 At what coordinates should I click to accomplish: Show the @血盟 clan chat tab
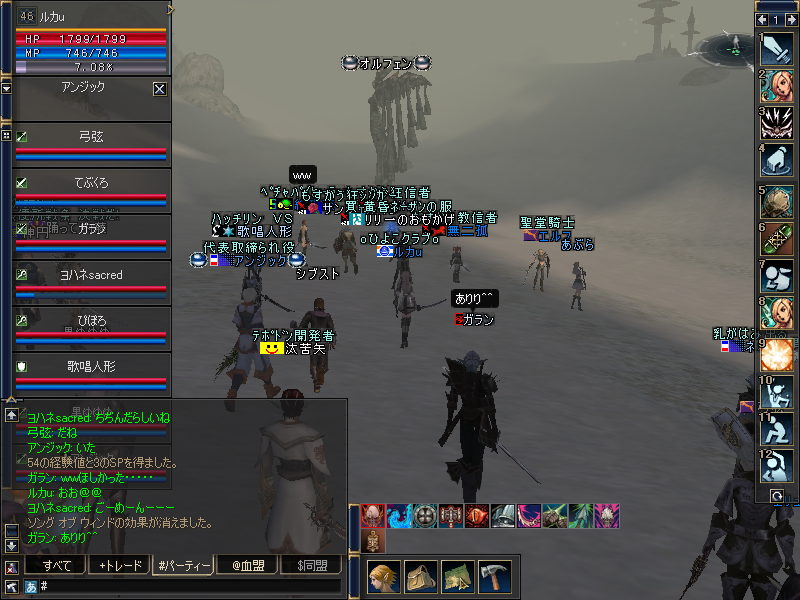[x=247, y=566]
